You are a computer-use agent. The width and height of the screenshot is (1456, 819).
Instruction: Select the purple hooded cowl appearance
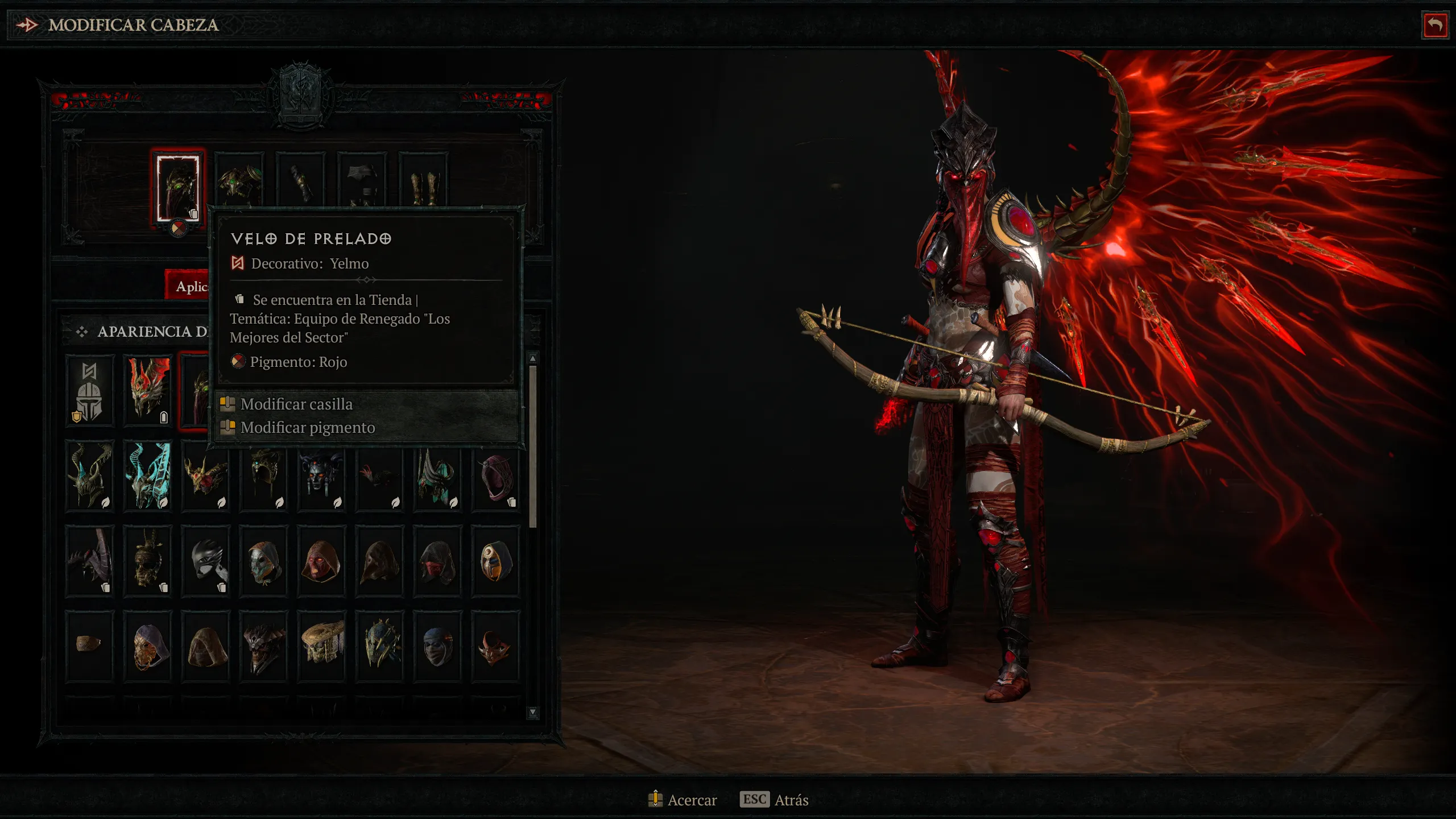point(496,475)
